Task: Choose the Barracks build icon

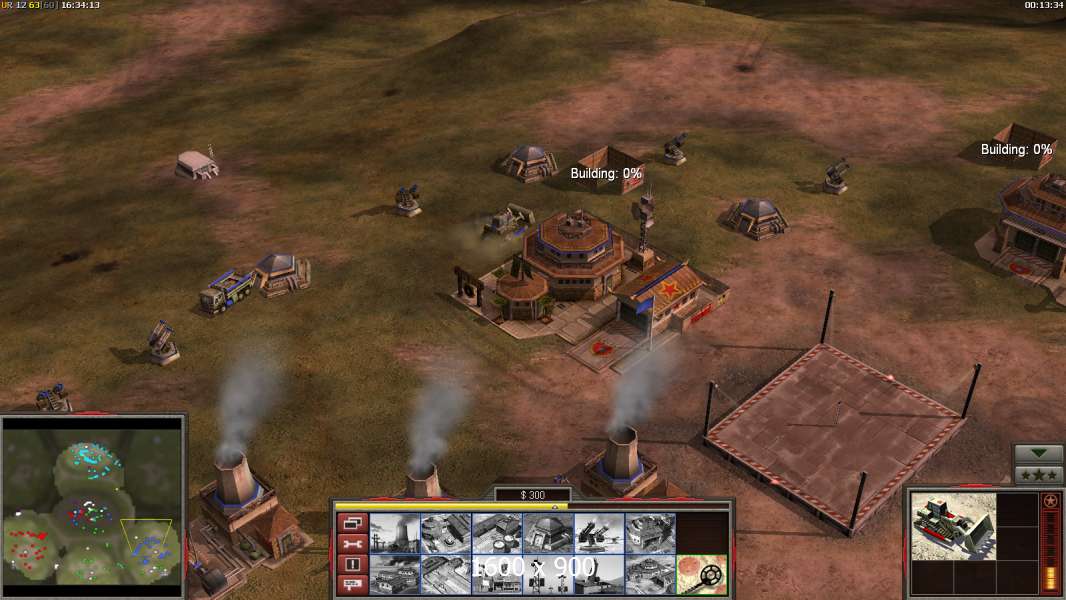Action: click(x=445, y=533)
